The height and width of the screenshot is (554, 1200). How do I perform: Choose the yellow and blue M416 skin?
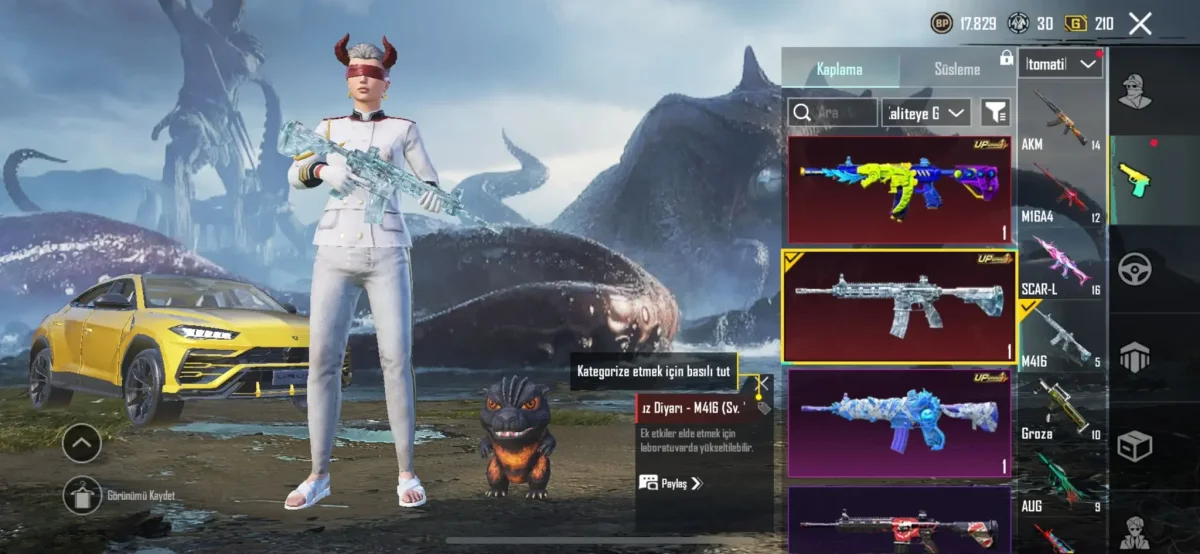coord(899,188)
